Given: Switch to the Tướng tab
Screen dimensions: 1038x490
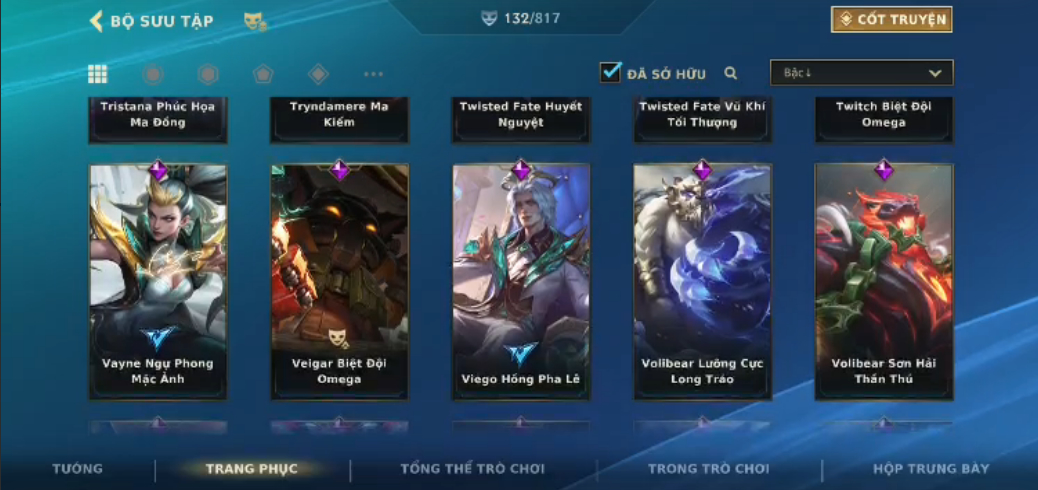Looking at the screenshot, I should [x=77, y=469].
